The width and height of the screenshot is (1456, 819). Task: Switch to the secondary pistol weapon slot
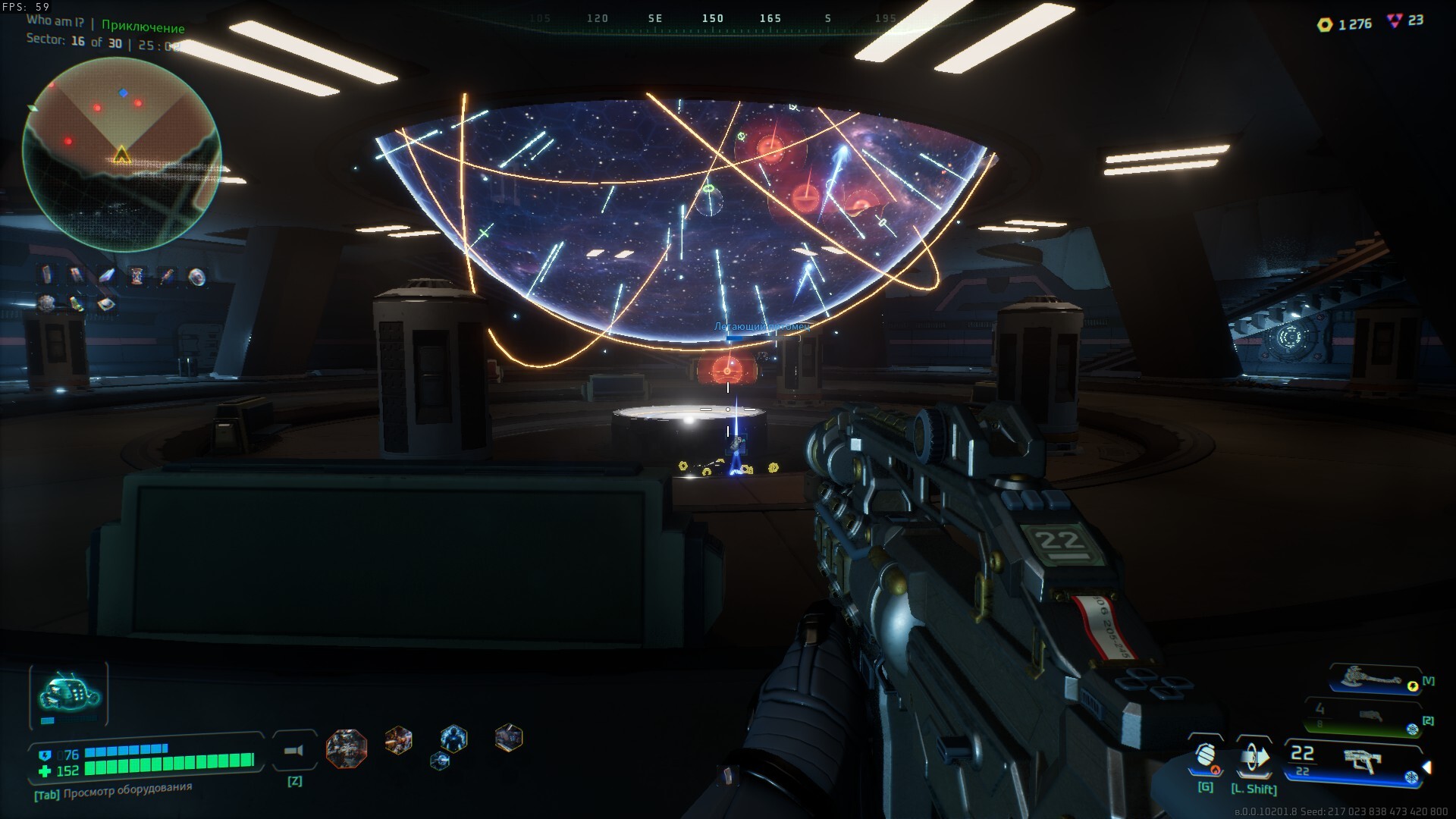tap(1363, 717)
